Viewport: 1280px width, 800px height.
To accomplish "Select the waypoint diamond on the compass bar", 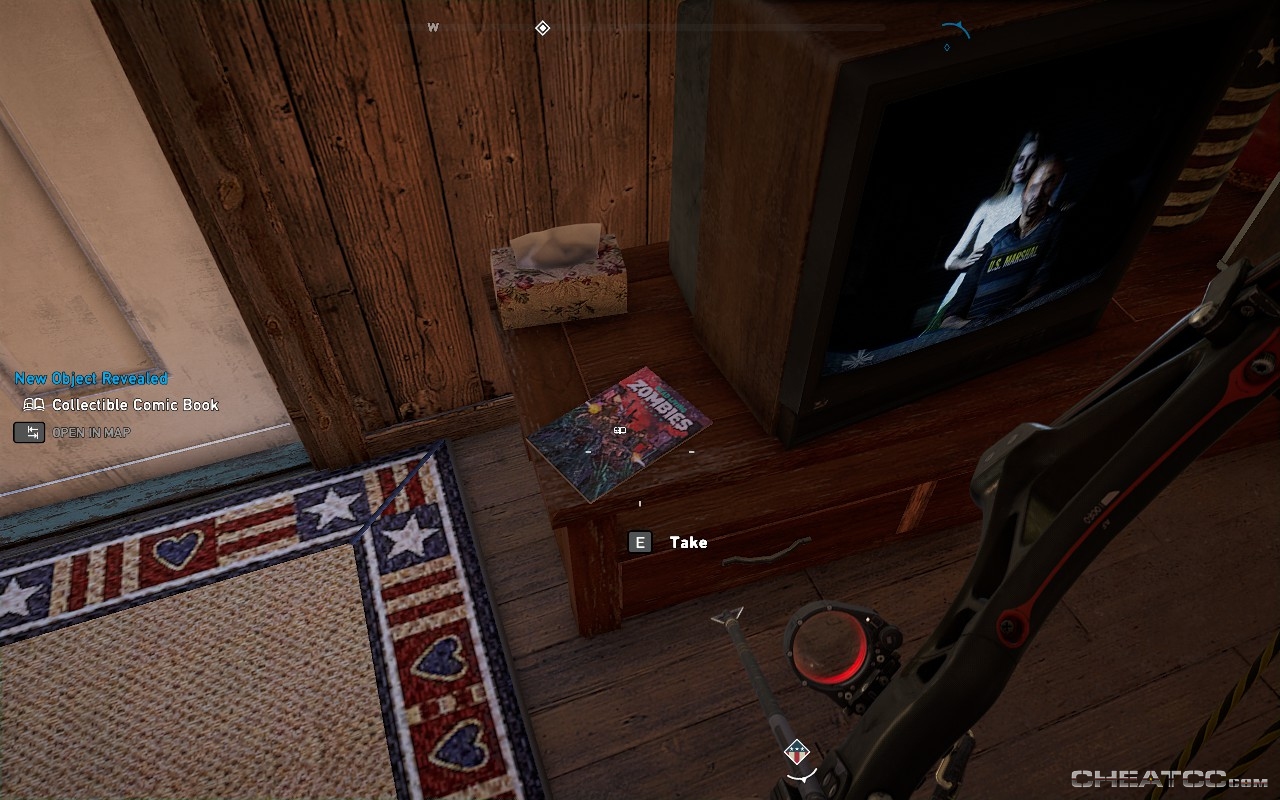I will (x=541, y=28).
